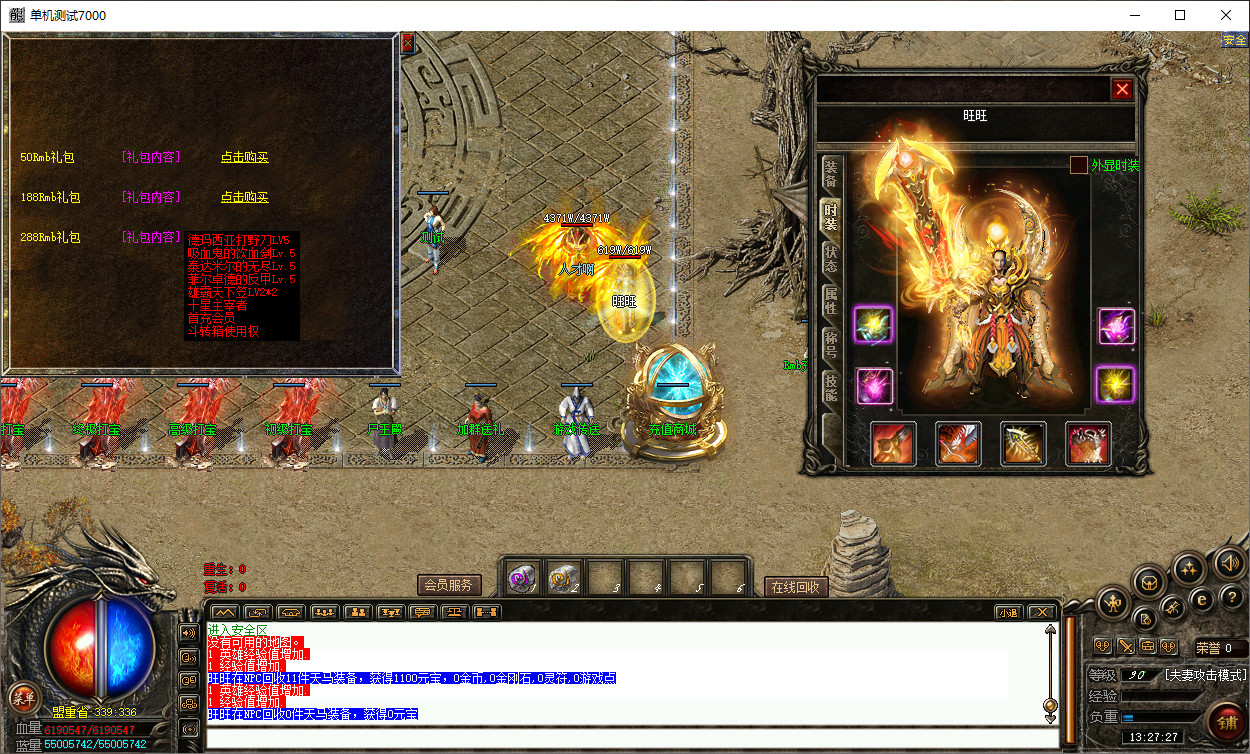Viewport: 1250px width, 754px height.
Task: Open the bag via the chest icon
Action: [x=1150, y=581]
